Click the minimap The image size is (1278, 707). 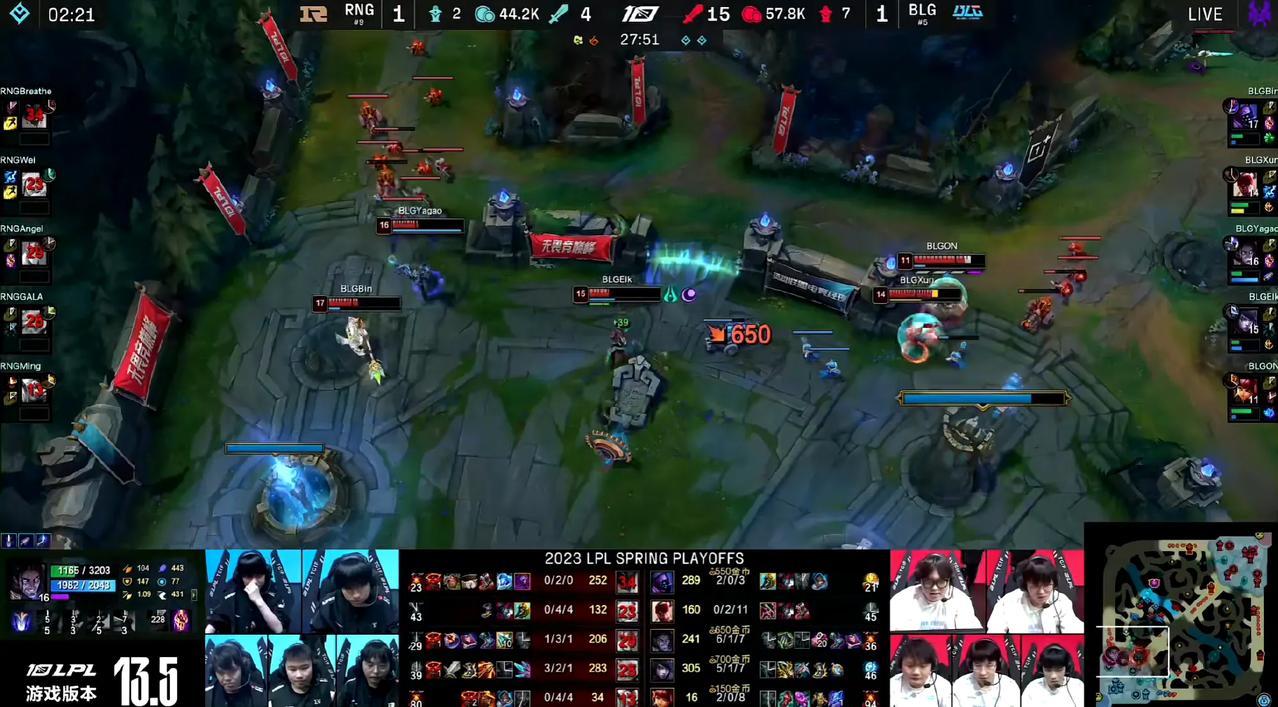pyautogui.click(x=1180, y=613)
